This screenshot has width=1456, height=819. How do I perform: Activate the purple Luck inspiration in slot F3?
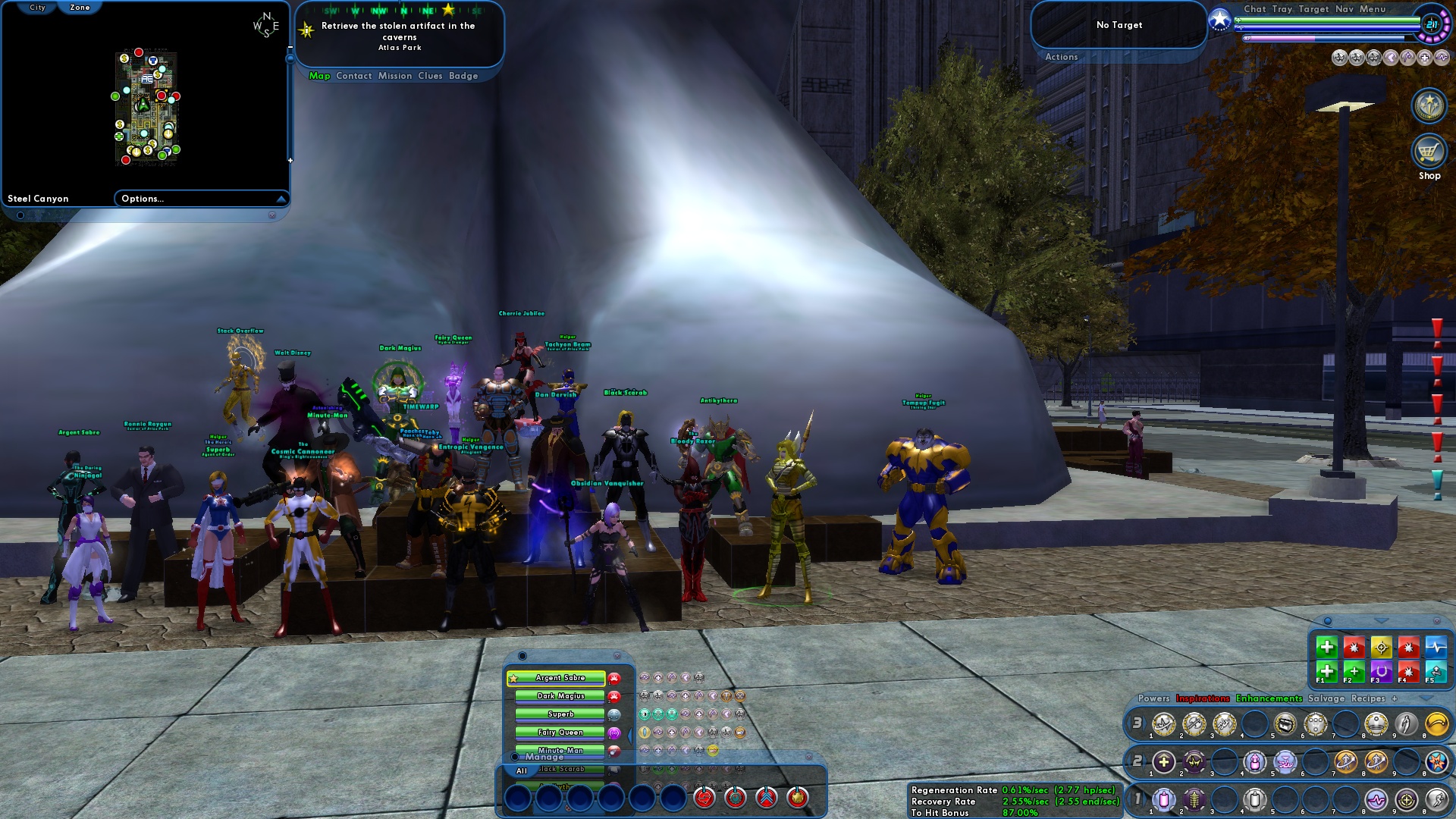1382,673
